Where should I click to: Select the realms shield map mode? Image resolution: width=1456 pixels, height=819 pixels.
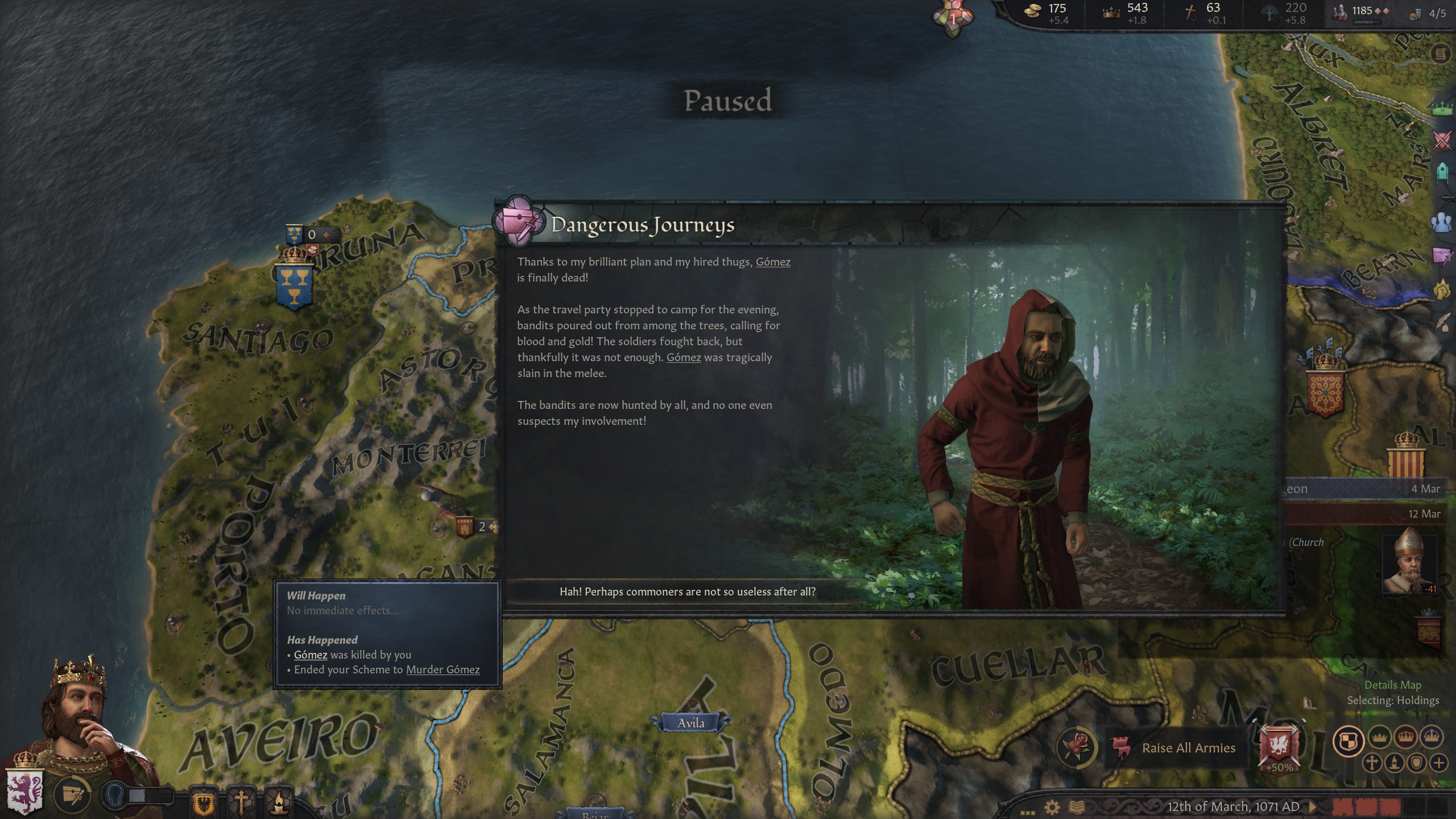click(x=1348, y=741)
